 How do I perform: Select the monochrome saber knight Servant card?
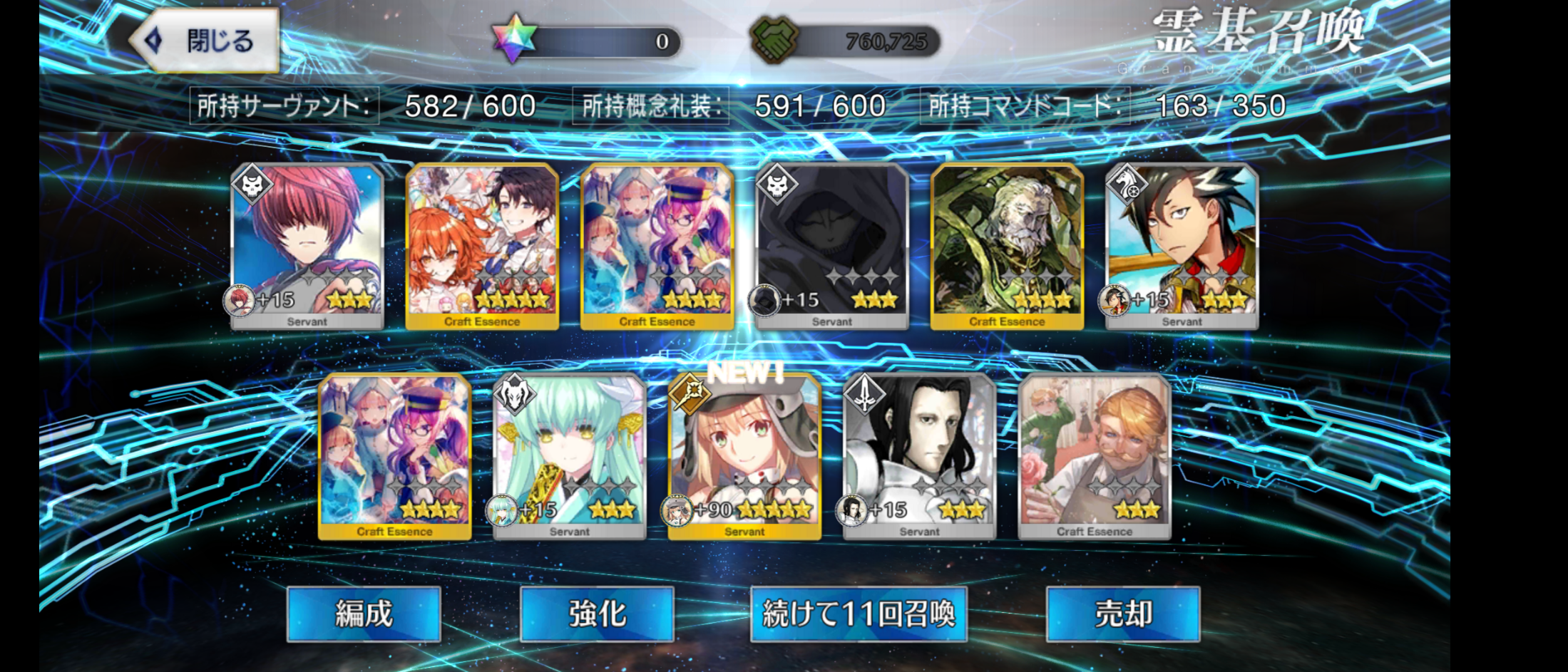point(919,456)
